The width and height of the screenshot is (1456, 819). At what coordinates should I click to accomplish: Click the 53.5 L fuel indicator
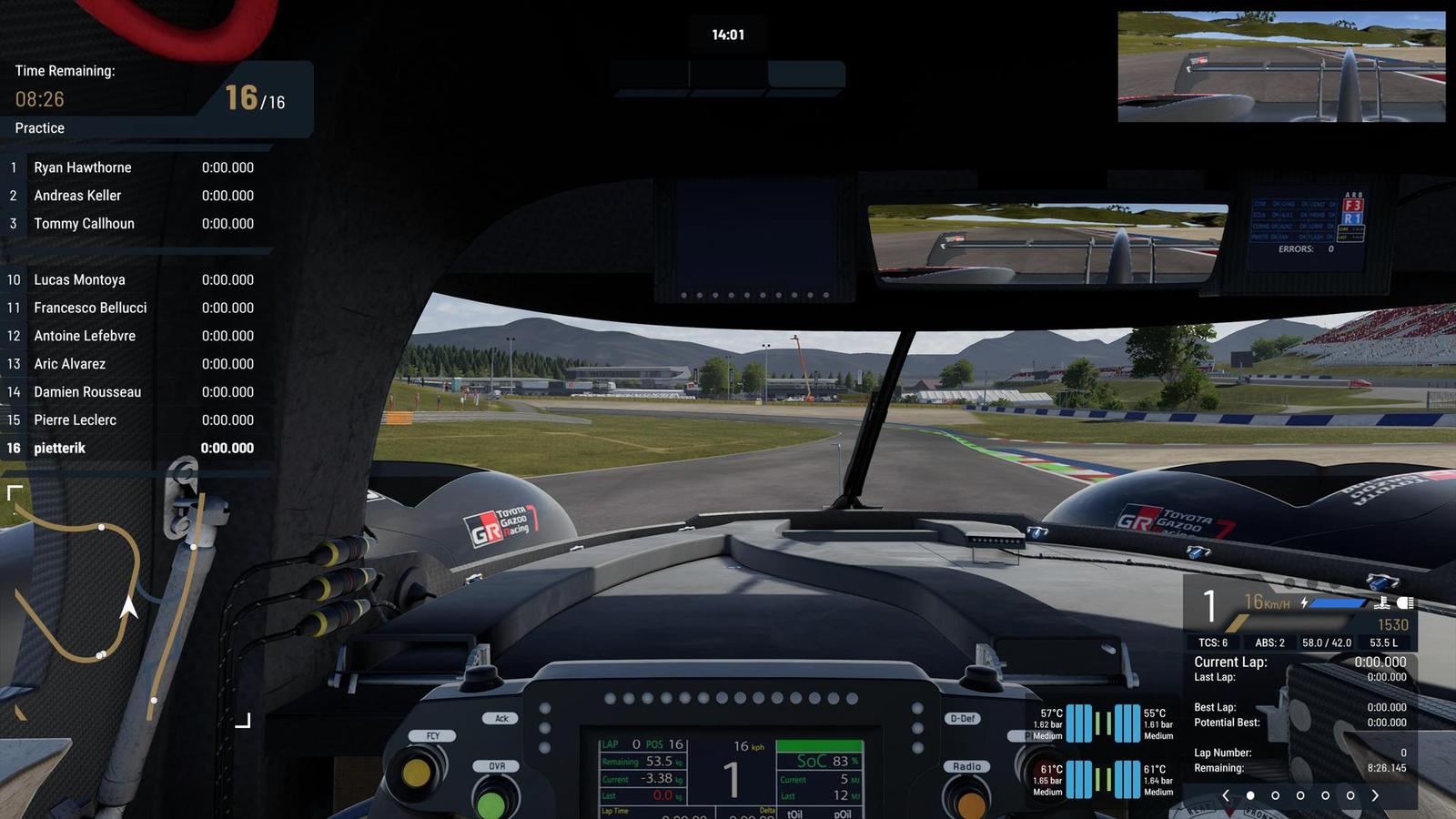coord(1384,642)
